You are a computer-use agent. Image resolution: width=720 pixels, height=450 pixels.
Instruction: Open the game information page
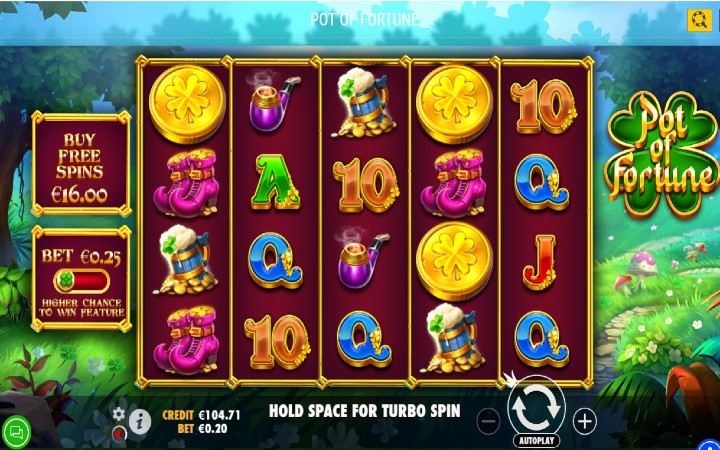[x=139, y=421]
